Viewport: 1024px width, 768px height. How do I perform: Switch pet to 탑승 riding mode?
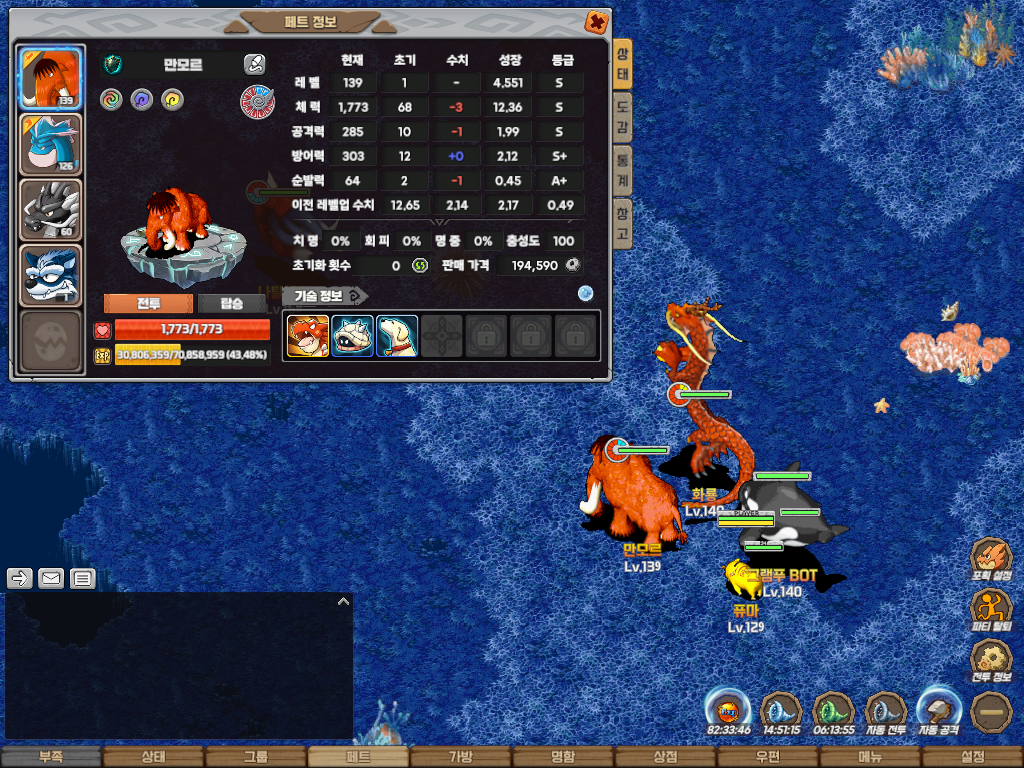(x=231, y=304)
